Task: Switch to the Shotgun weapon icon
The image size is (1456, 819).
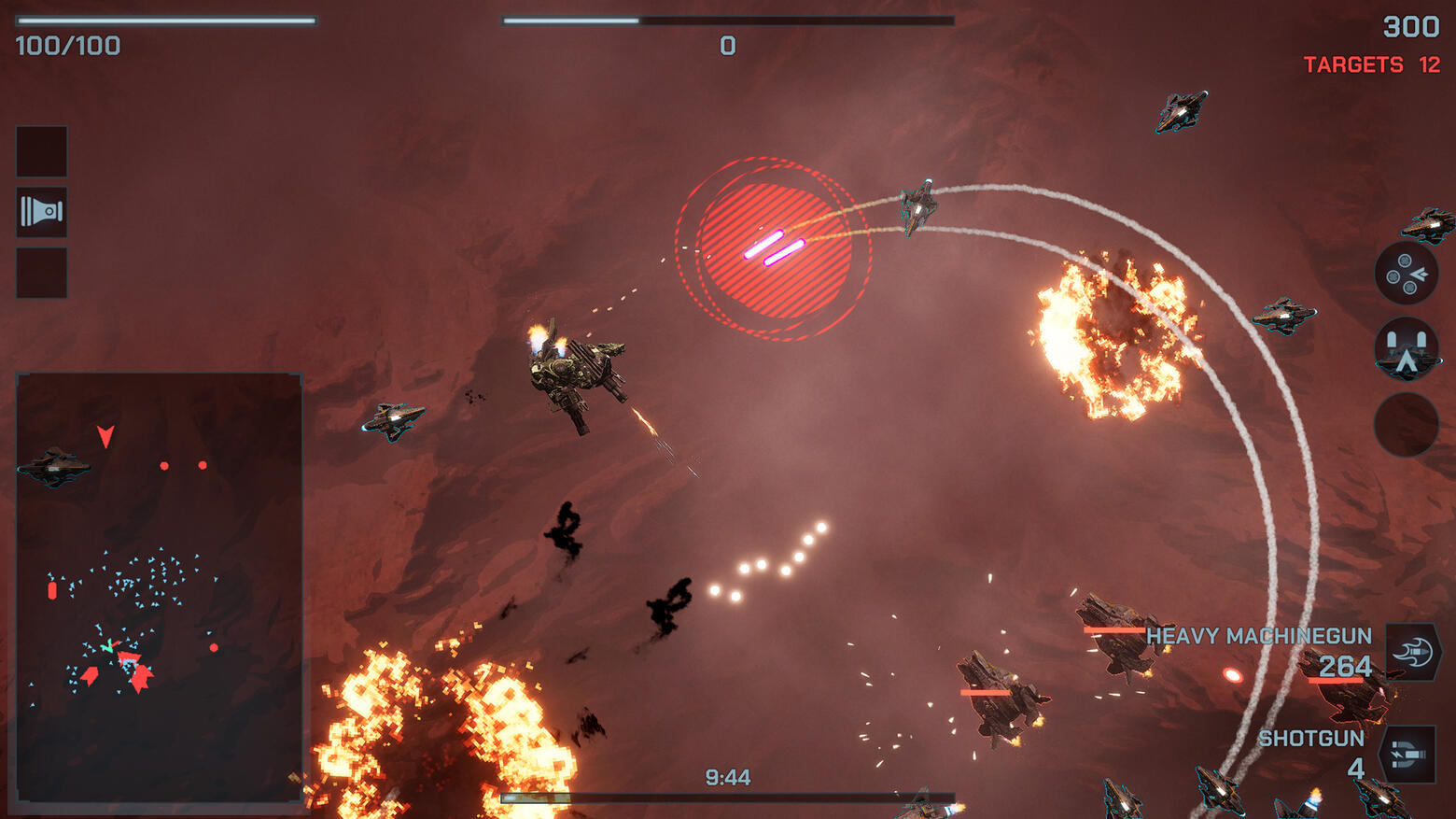Action: tap(1408, 754)
